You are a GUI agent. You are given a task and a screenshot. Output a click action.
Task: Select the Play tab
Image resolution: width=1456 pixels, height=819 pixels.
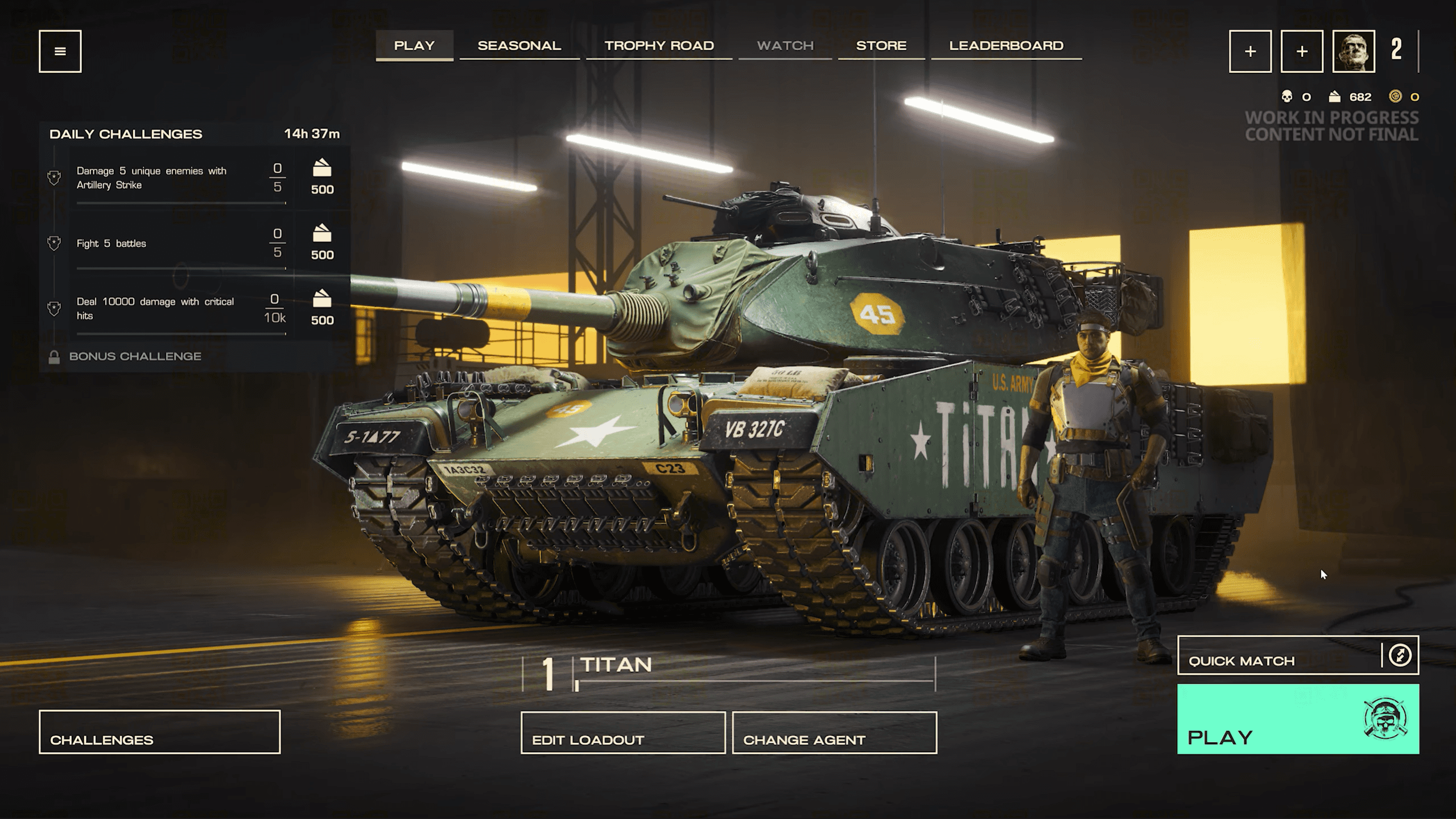point(414,46)
